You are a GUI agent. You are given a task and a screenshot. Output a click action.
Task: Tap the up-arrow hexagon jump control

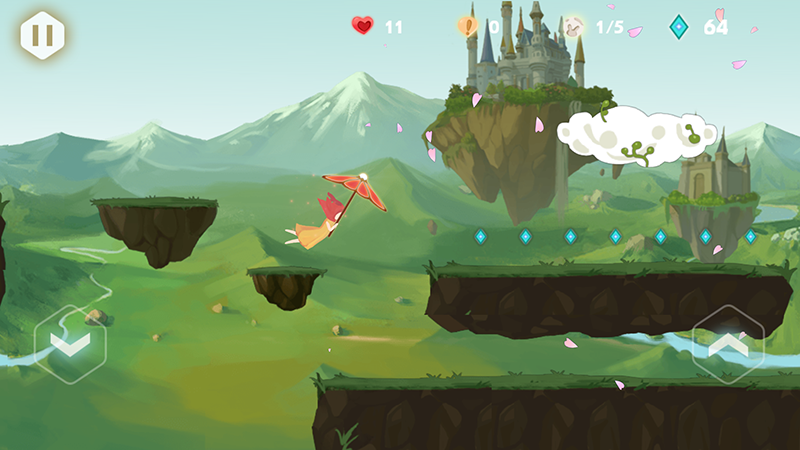point(728,343)
